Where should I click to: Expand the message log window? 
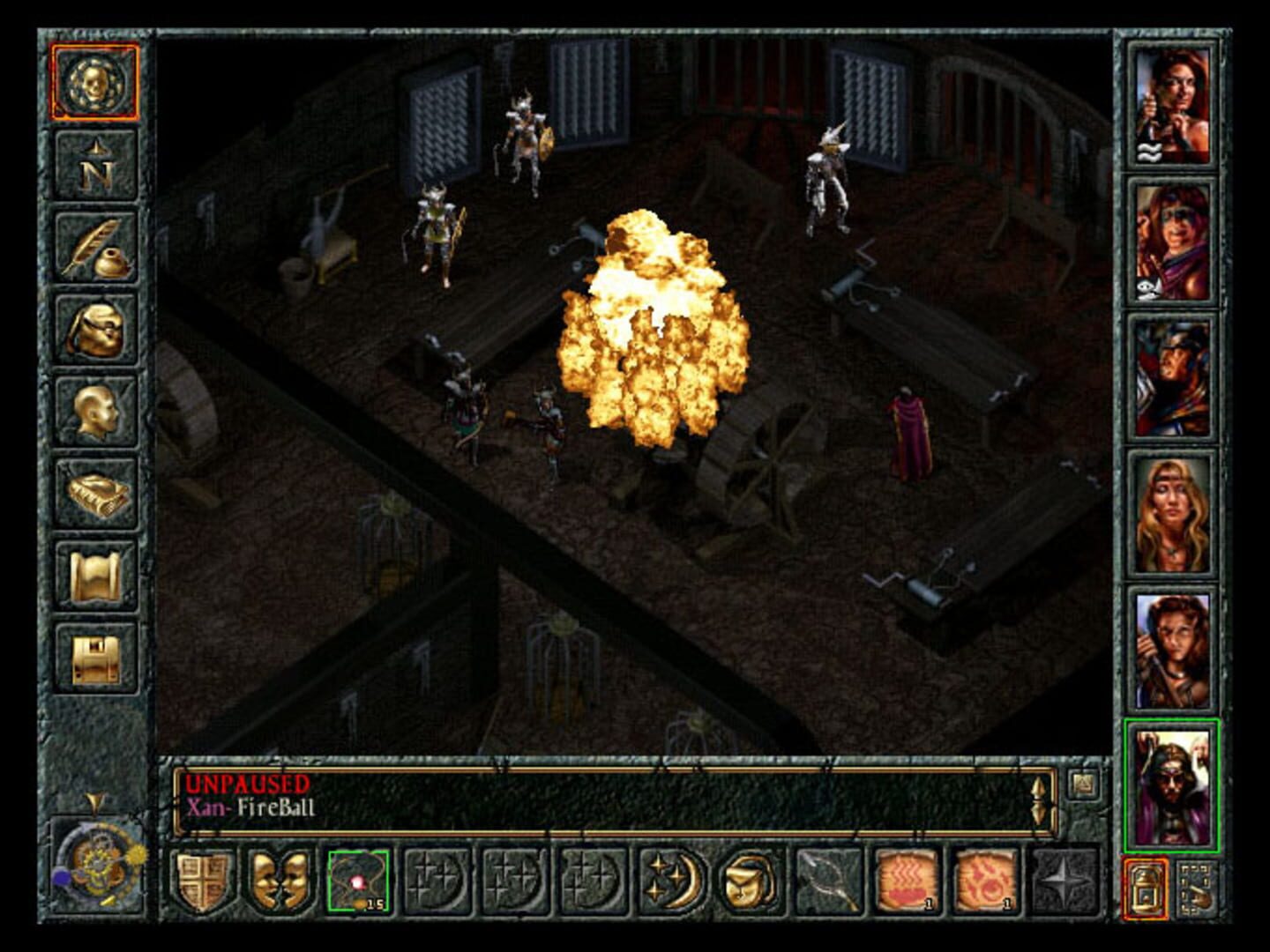(1079, 782)
